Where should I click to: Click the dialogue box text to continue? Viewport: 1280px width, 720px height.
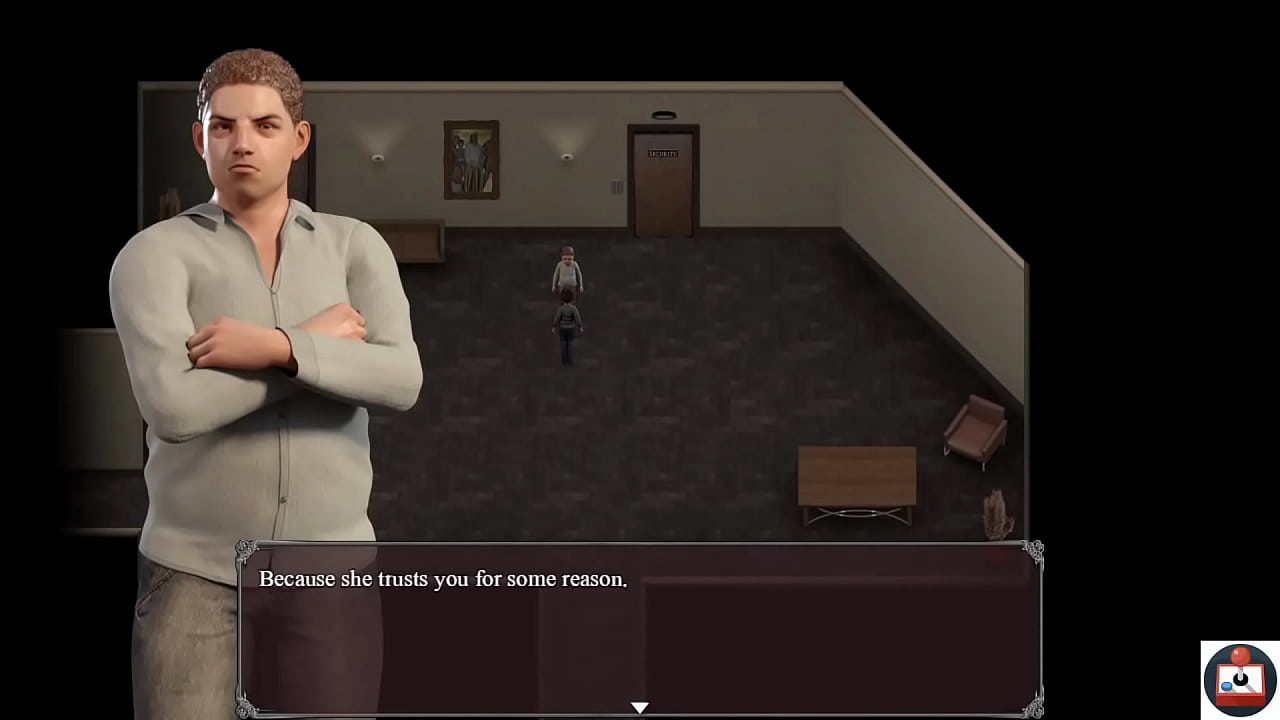(x=443, y=579)
